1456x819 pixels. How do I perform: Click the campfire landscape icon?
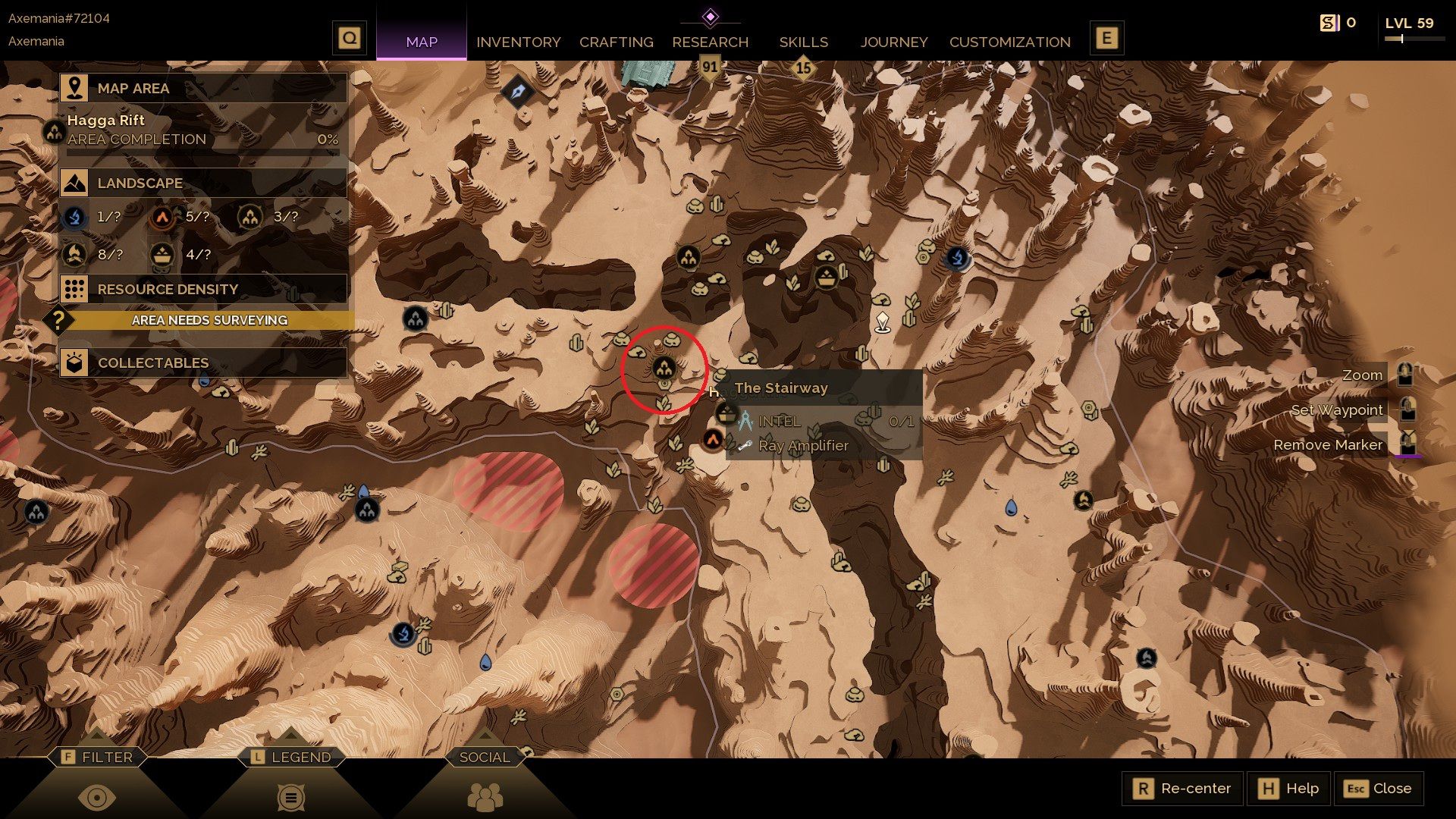pyautogui.click(x=74, y=255)
